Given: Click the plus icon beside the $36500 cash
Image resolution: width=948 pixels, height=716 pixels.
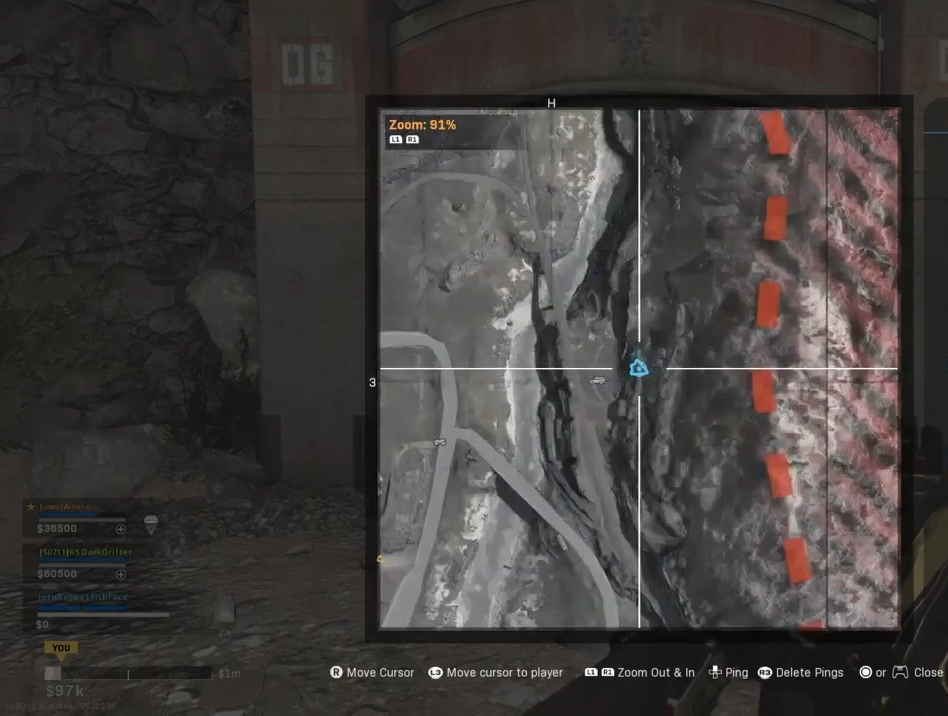Looking at the screenshot, I should (121, 529).
